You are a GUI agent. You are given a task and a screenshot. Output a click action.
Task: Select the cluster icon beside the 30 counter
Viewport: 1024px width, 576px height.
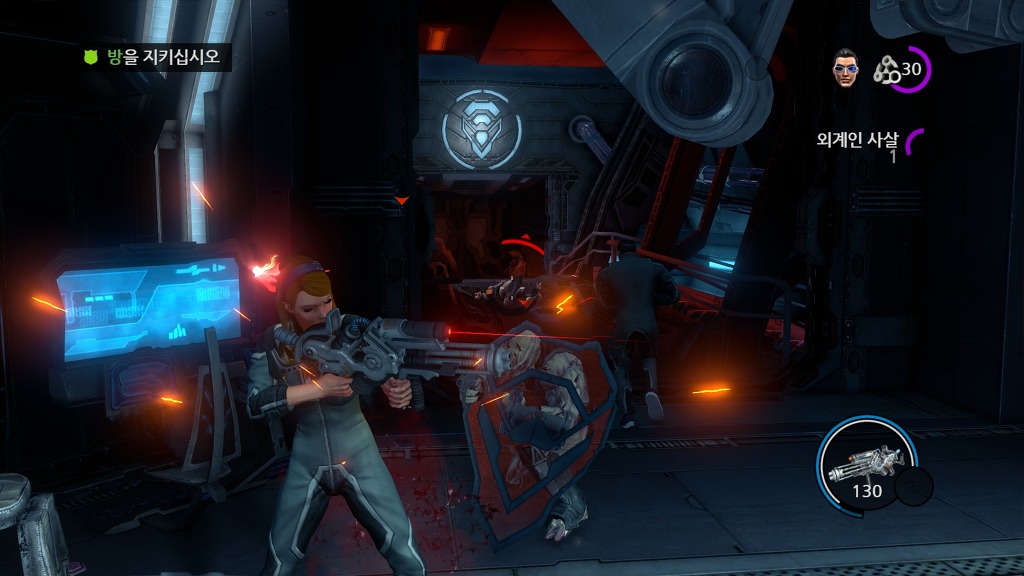click(886, 68)
